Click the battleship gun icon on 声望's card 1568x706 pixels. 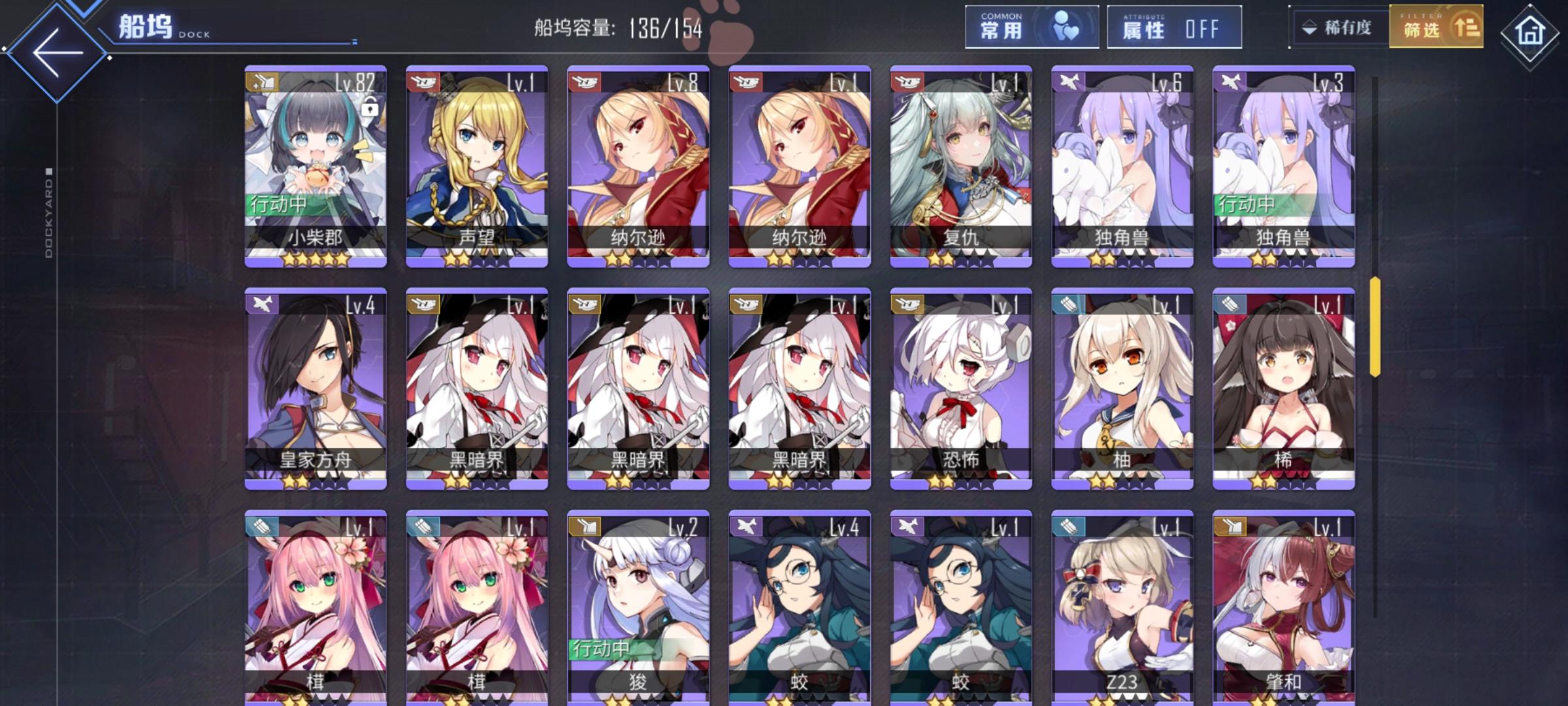tap(423, 80)
